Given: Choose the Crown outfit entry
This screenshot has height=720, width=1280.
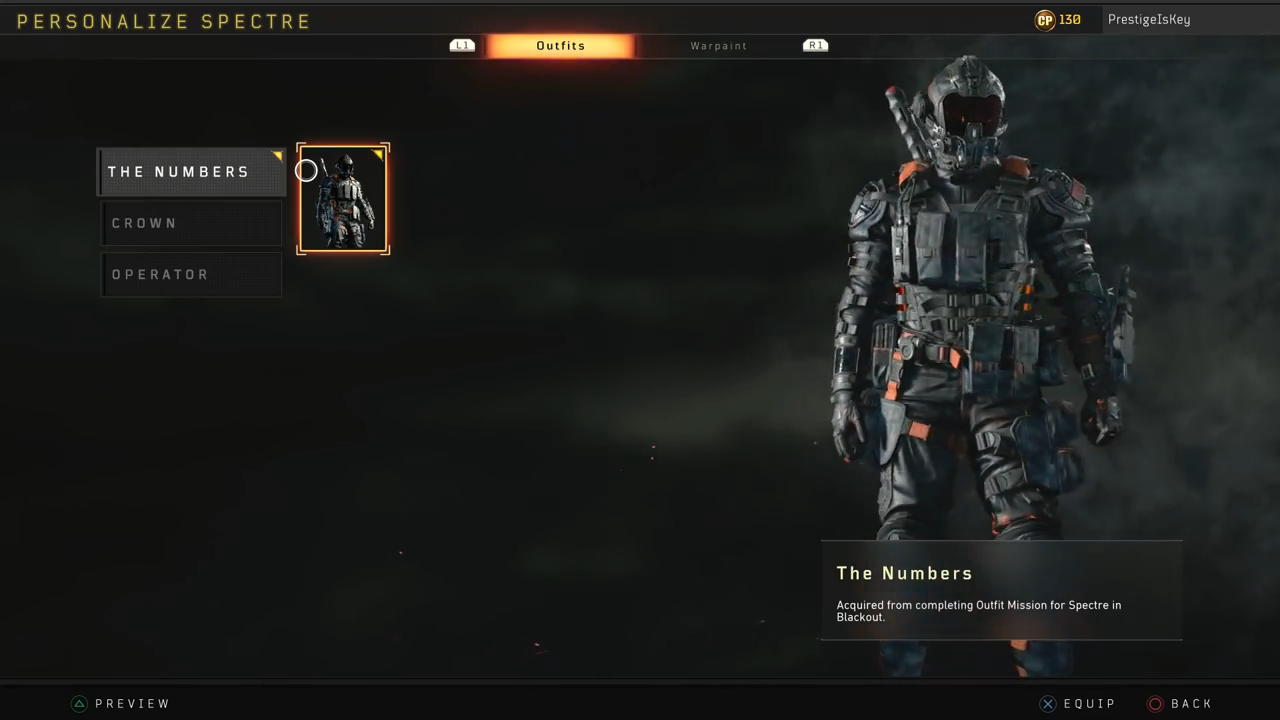Looking at the screenshot, I should click(x=190, y=223).
